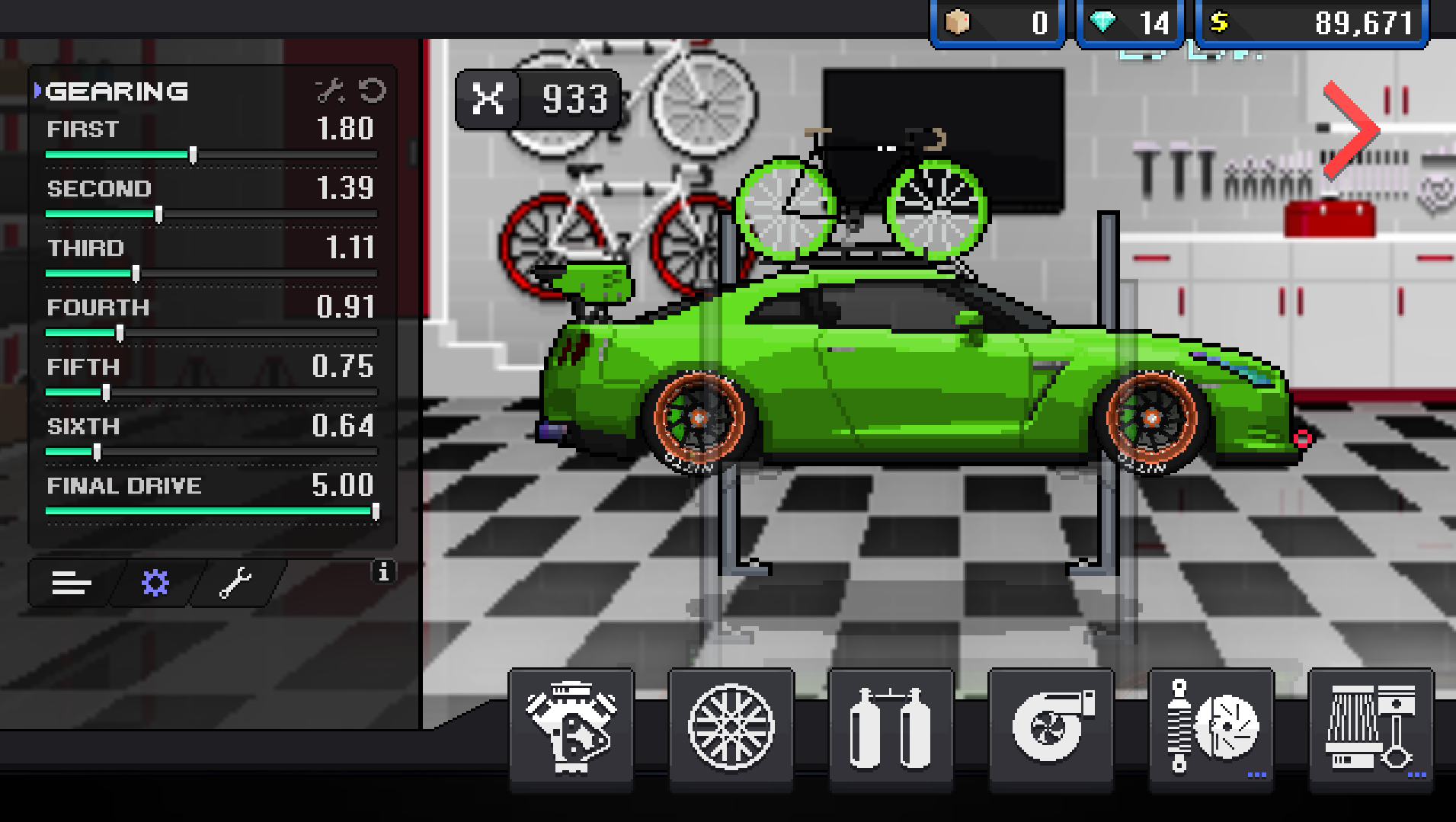Open the engine upgrades menu
The height and width of the screenshot is (822, 1456).
coord(570,728)
